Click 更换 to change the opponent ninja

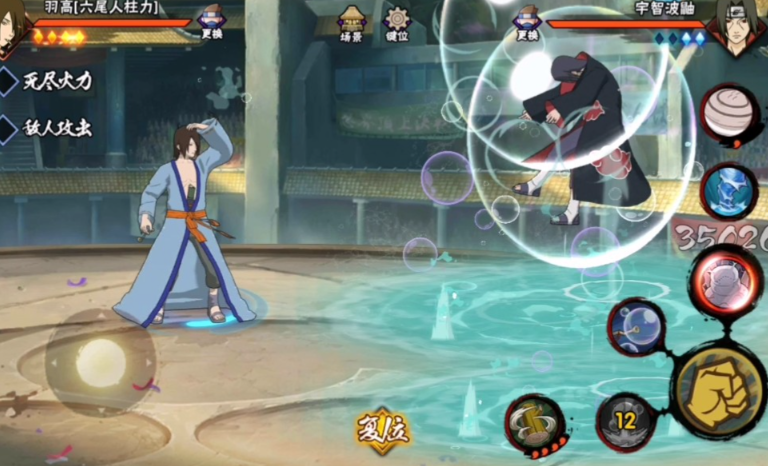[x=527, y=22]
